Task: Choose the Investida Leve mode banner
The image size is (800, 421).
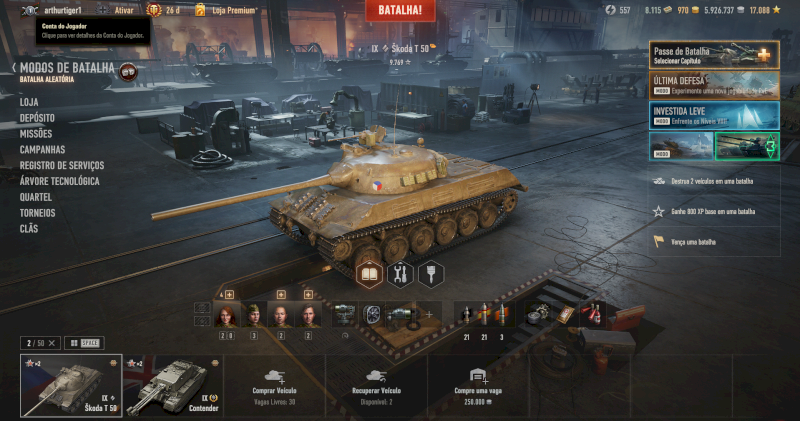Action: coord(713,113)
